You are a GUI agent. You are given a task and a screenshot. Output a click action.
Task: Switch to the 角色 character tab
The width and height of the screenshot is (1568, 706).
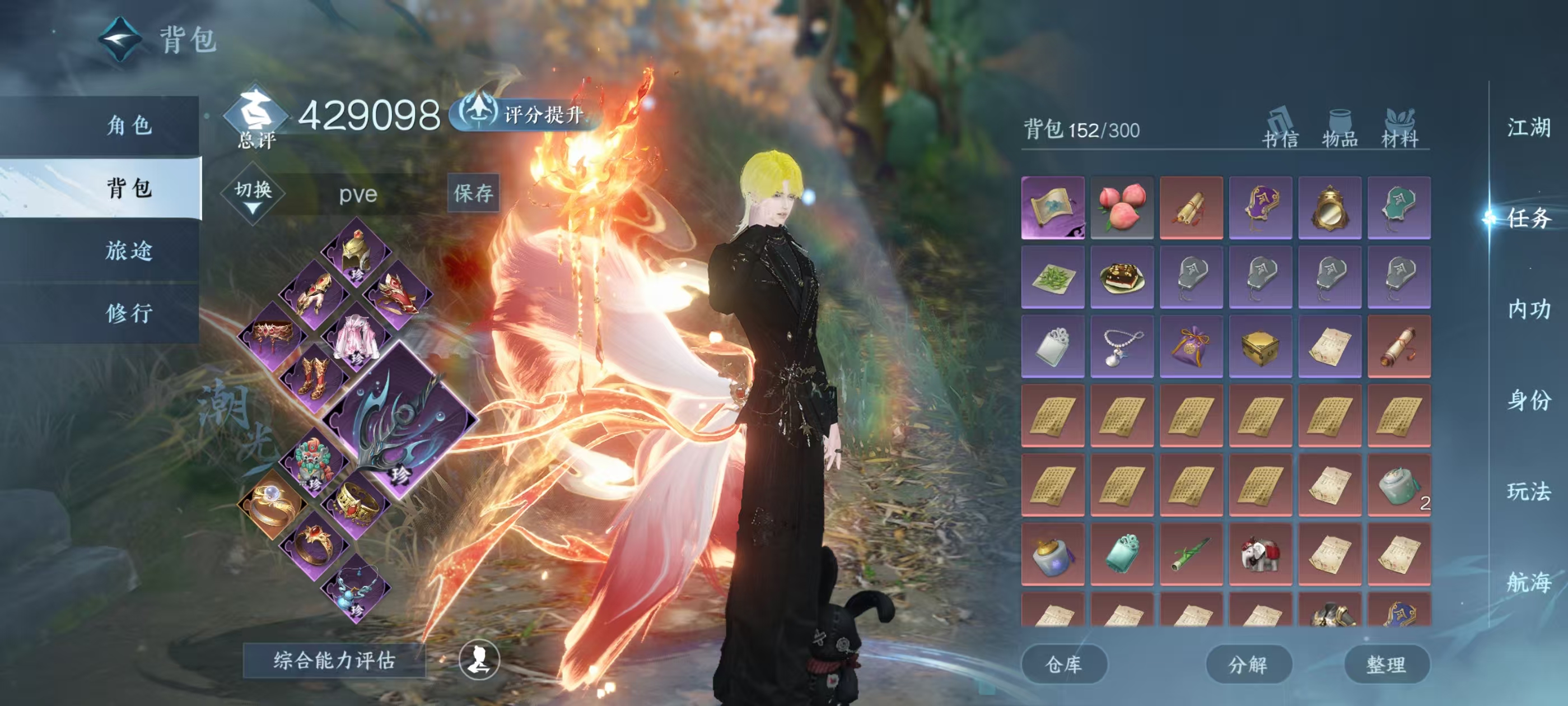pyautogui.click(x=129, y=126)
